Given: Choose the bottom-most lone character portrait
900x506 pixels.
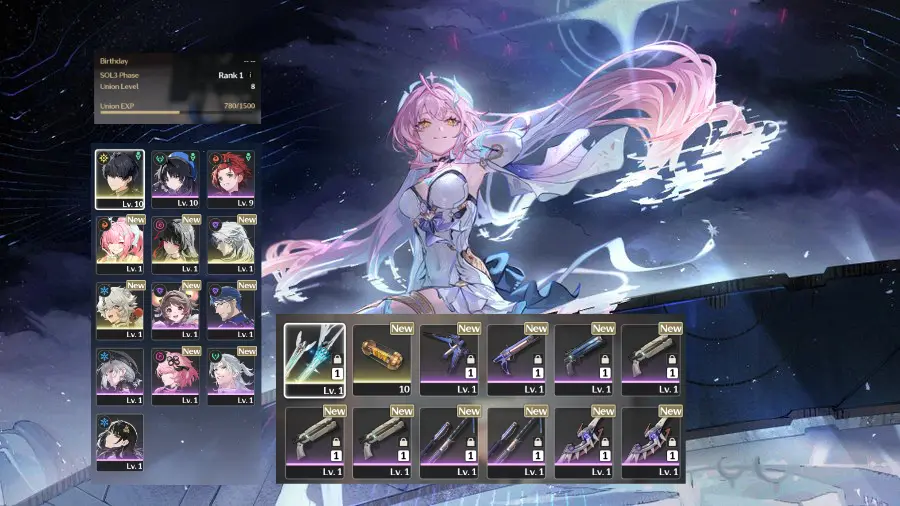Looking at the screenshot, I should tap(120, 442).
